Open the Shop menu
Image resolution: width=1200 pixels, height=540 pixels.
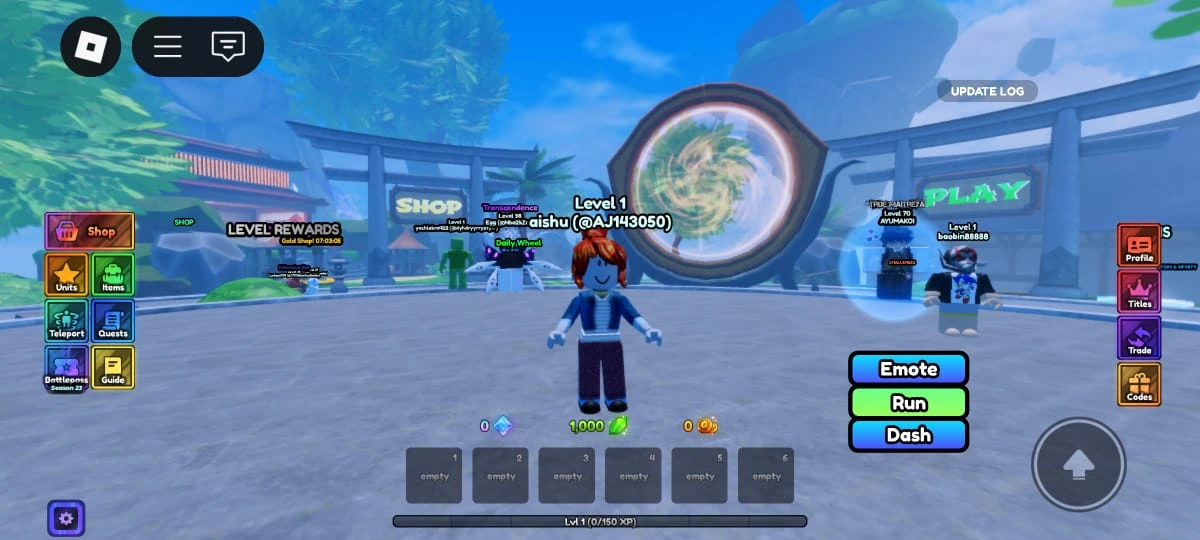pos(89,231)
